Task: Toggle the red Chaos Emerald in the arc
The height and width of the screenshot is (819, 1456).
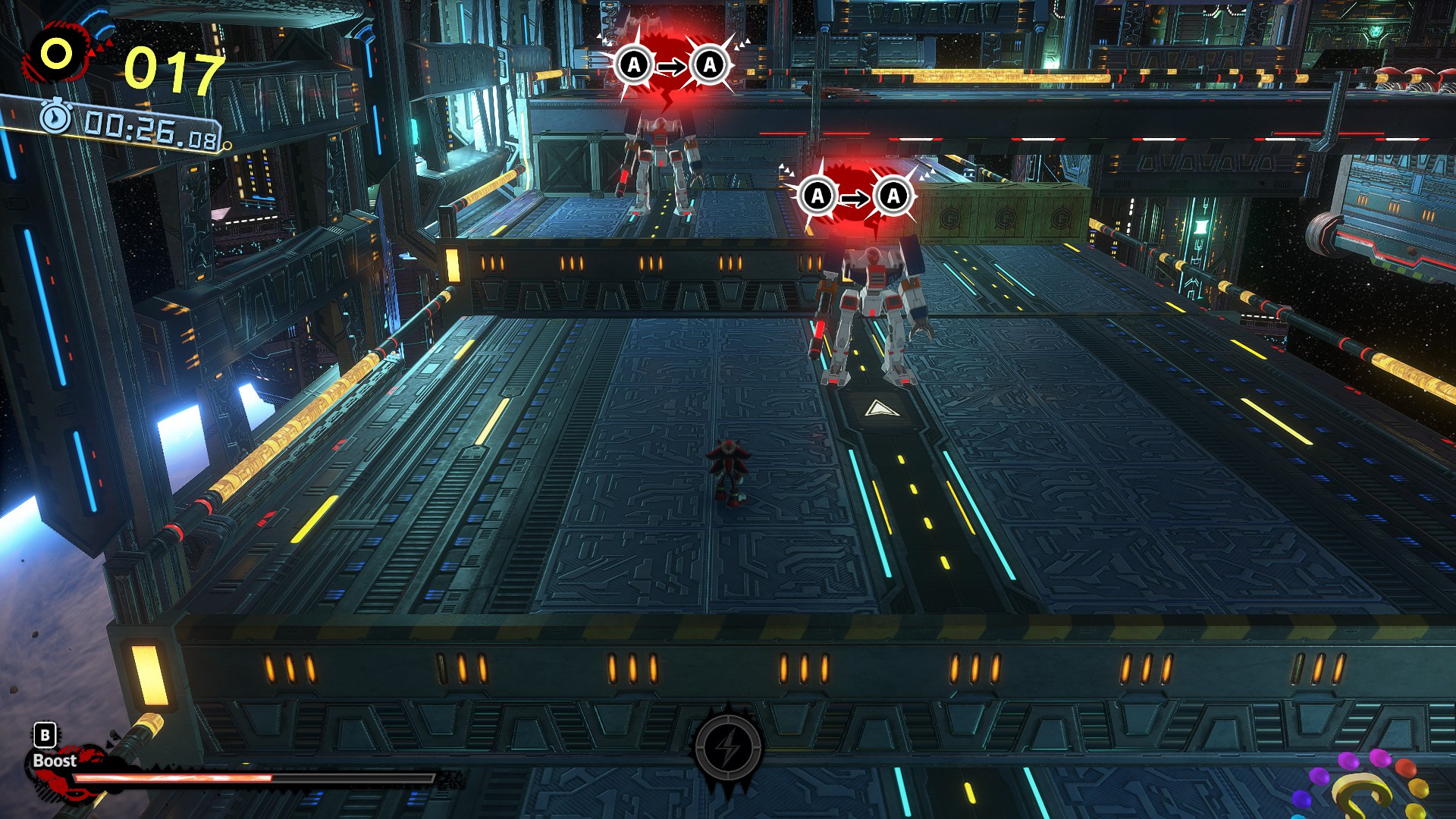Action: click(1406, 768)
